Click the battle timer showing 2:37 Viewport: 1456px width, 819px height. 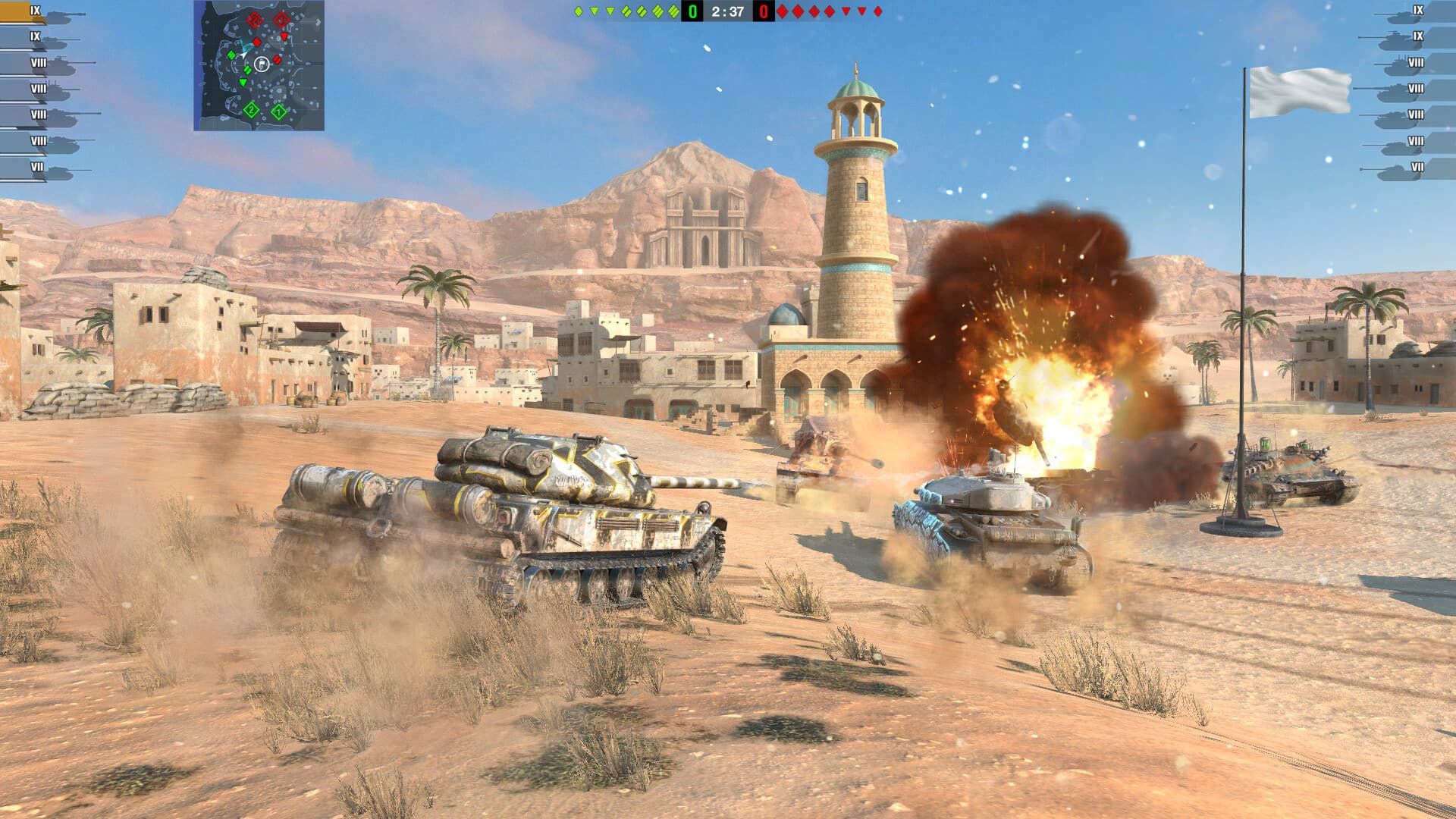point(728,11)
